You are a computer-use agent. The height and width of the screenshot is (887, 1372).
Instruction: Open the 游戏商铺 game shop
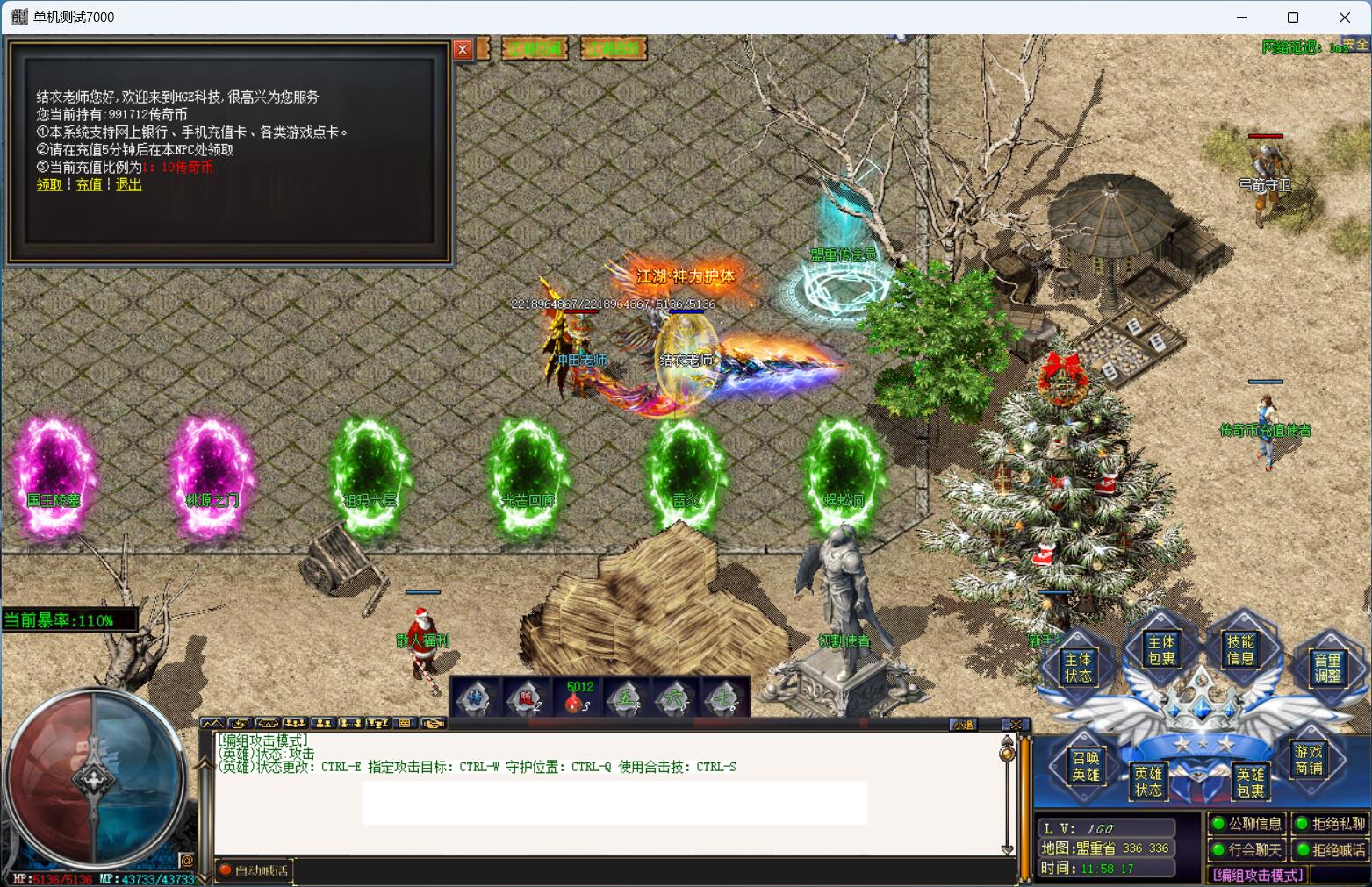(x=1308, y=760)
